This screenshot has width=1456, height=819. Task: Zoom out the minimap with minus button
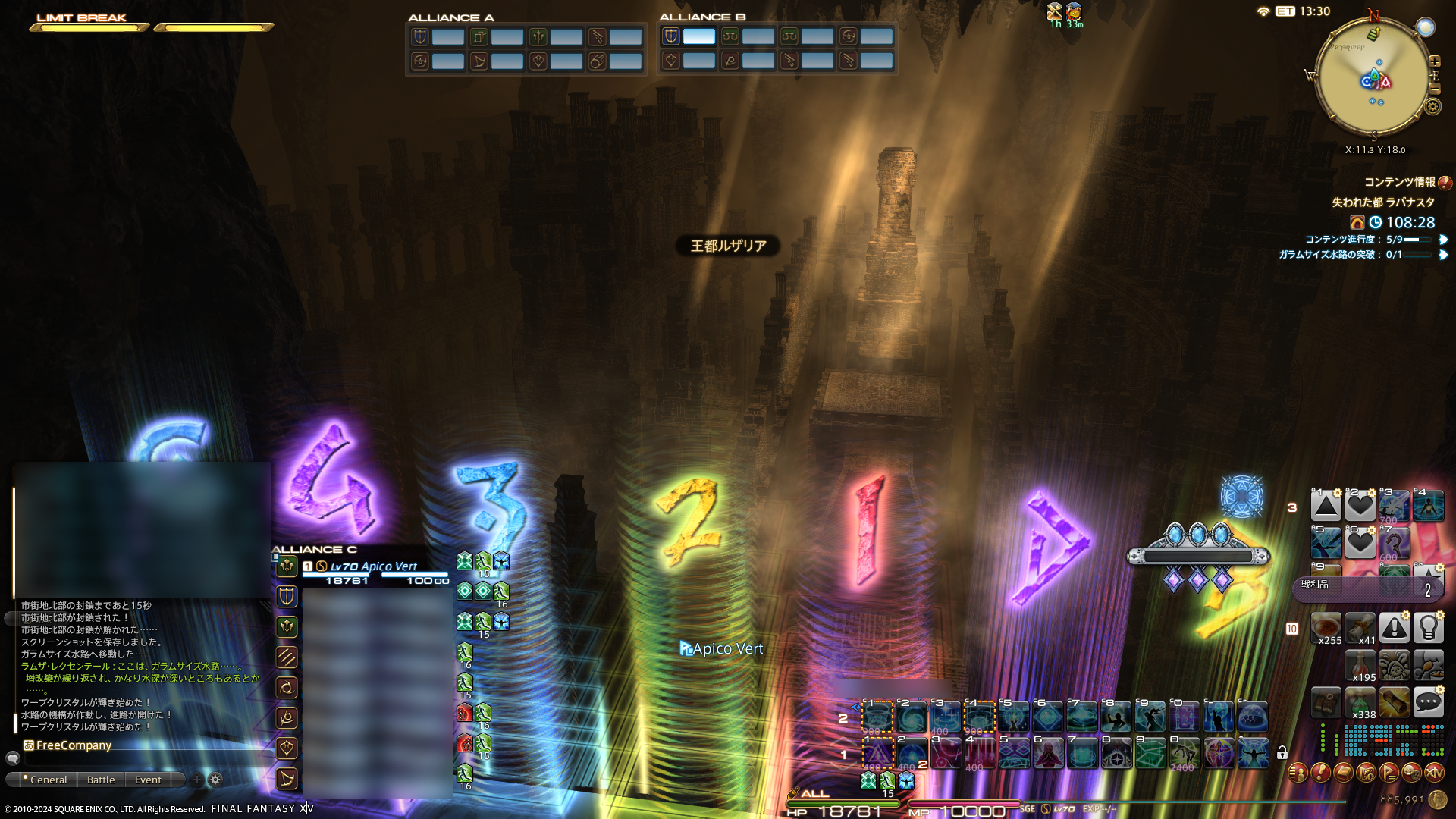[x=1435, y=89]
